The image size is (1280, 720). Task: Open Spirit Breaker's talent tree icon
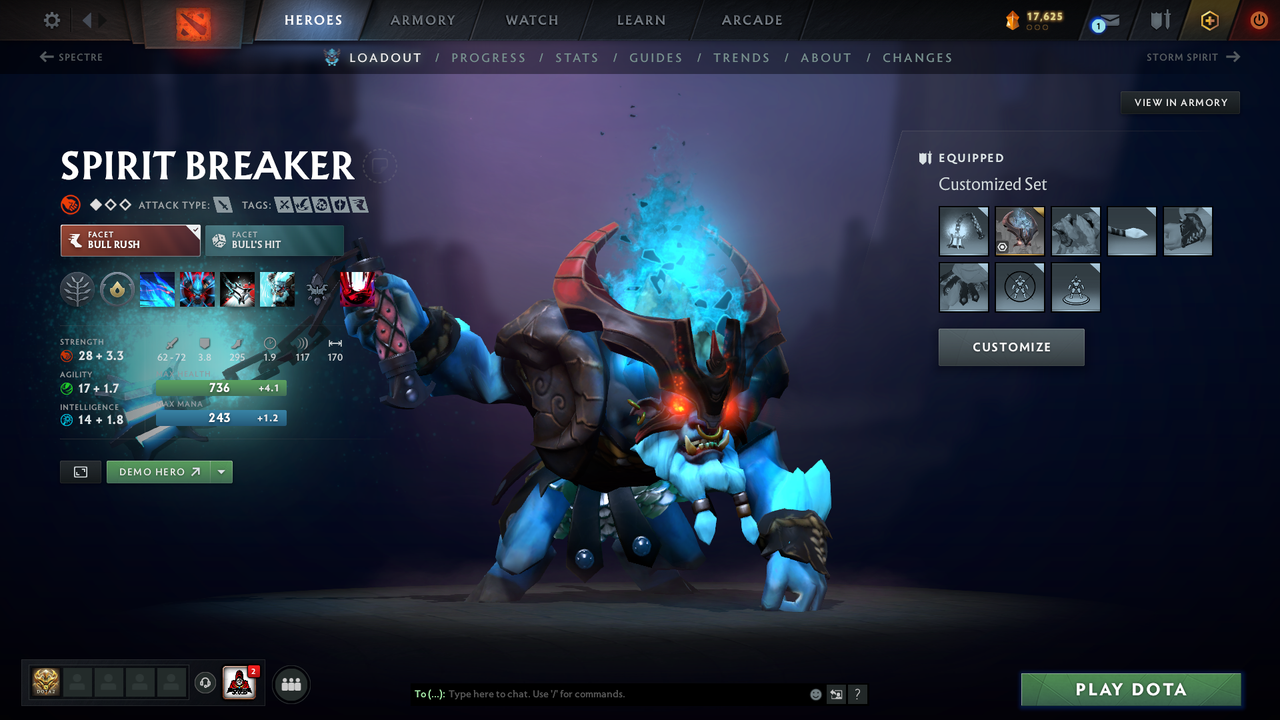(77, 289)
